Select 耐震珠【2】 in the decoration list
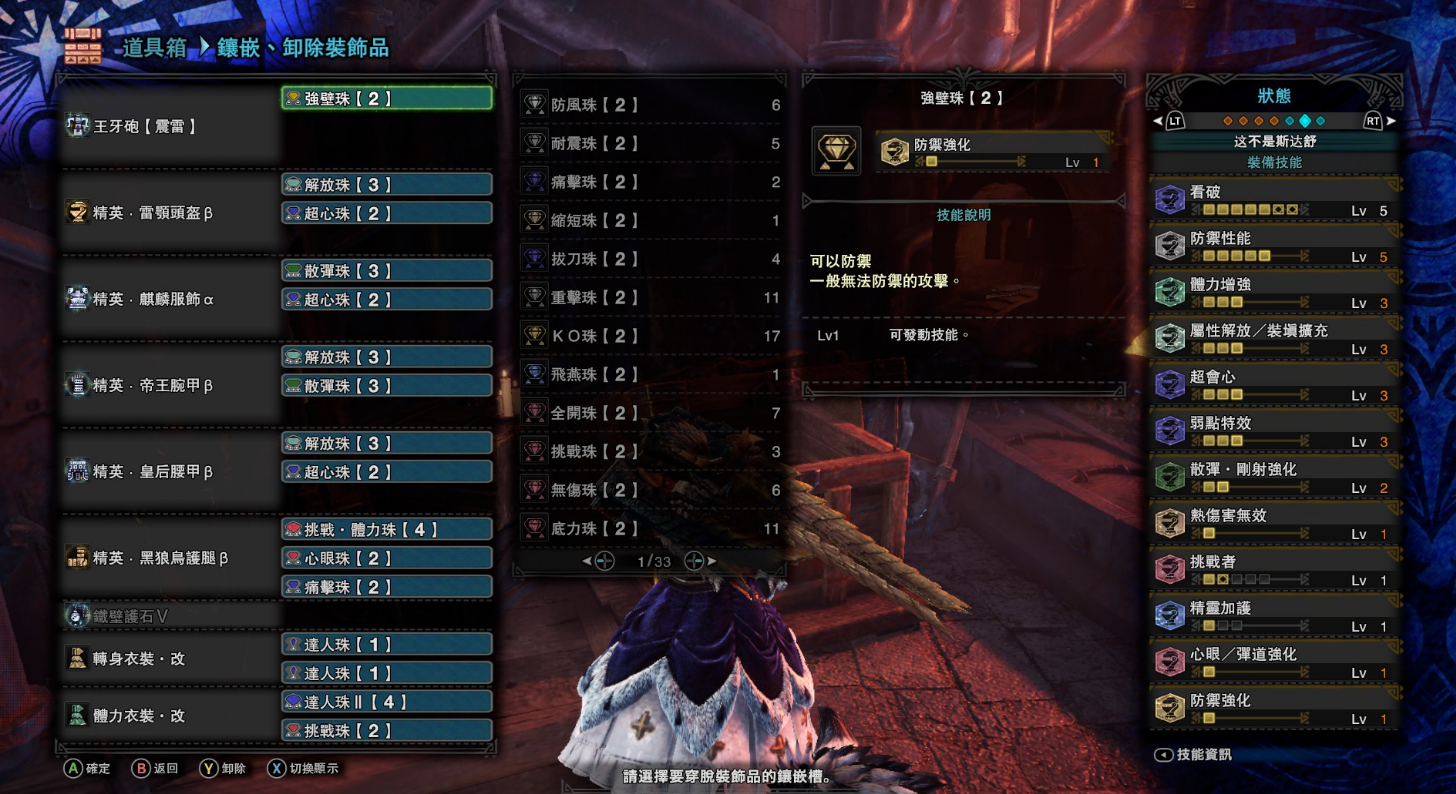The width and height of the screenshot is (1456, 794). (650, 143)
